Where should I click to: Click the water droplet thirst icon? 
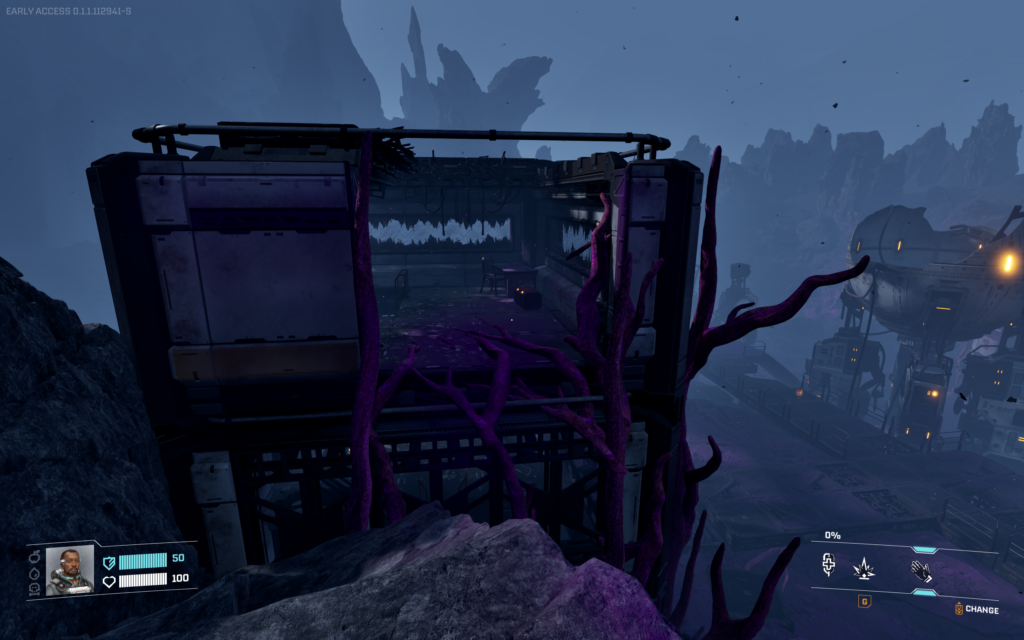click(36, 572)
